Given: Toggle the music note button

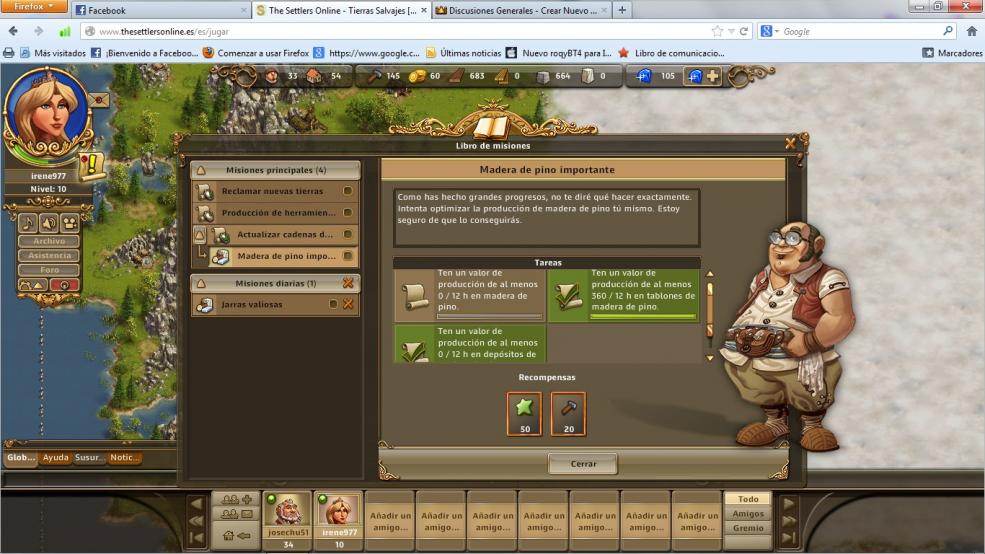Looking at the screenshot, I should (28, 223).
